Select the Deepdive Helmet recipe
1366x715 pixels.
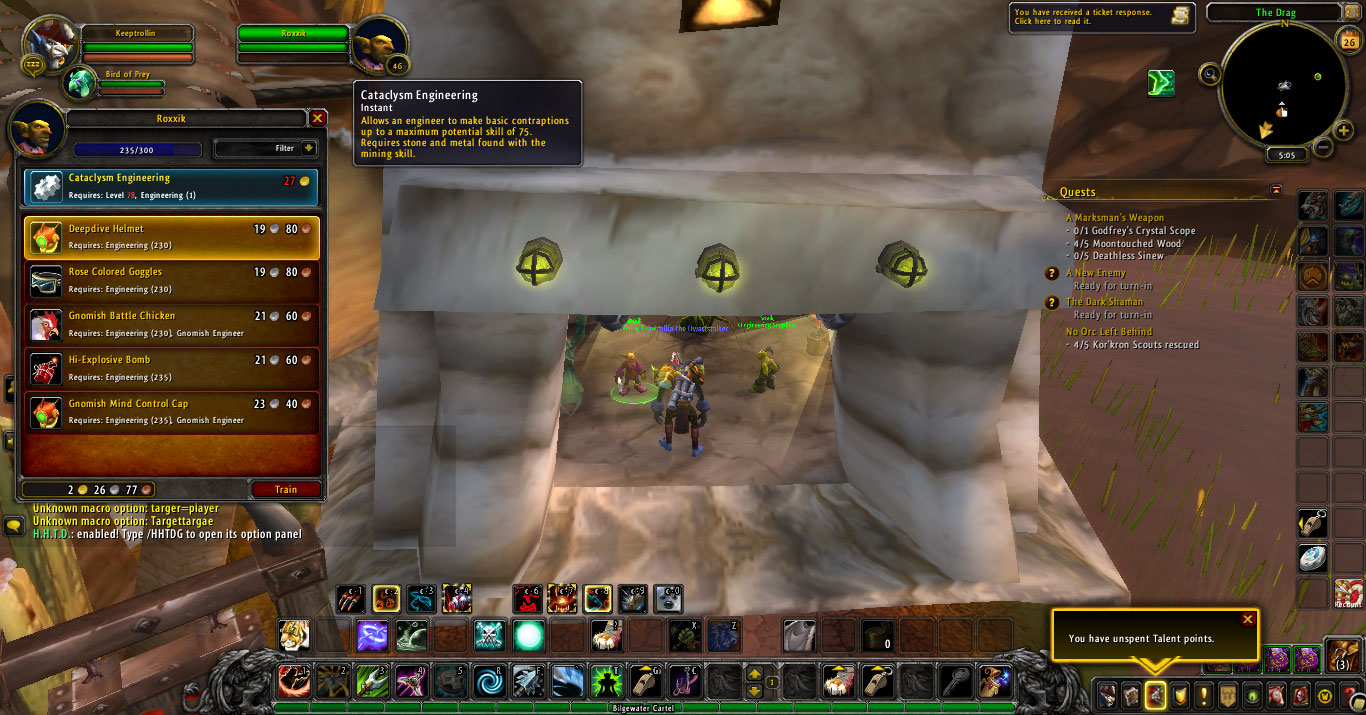coord(171,237)
